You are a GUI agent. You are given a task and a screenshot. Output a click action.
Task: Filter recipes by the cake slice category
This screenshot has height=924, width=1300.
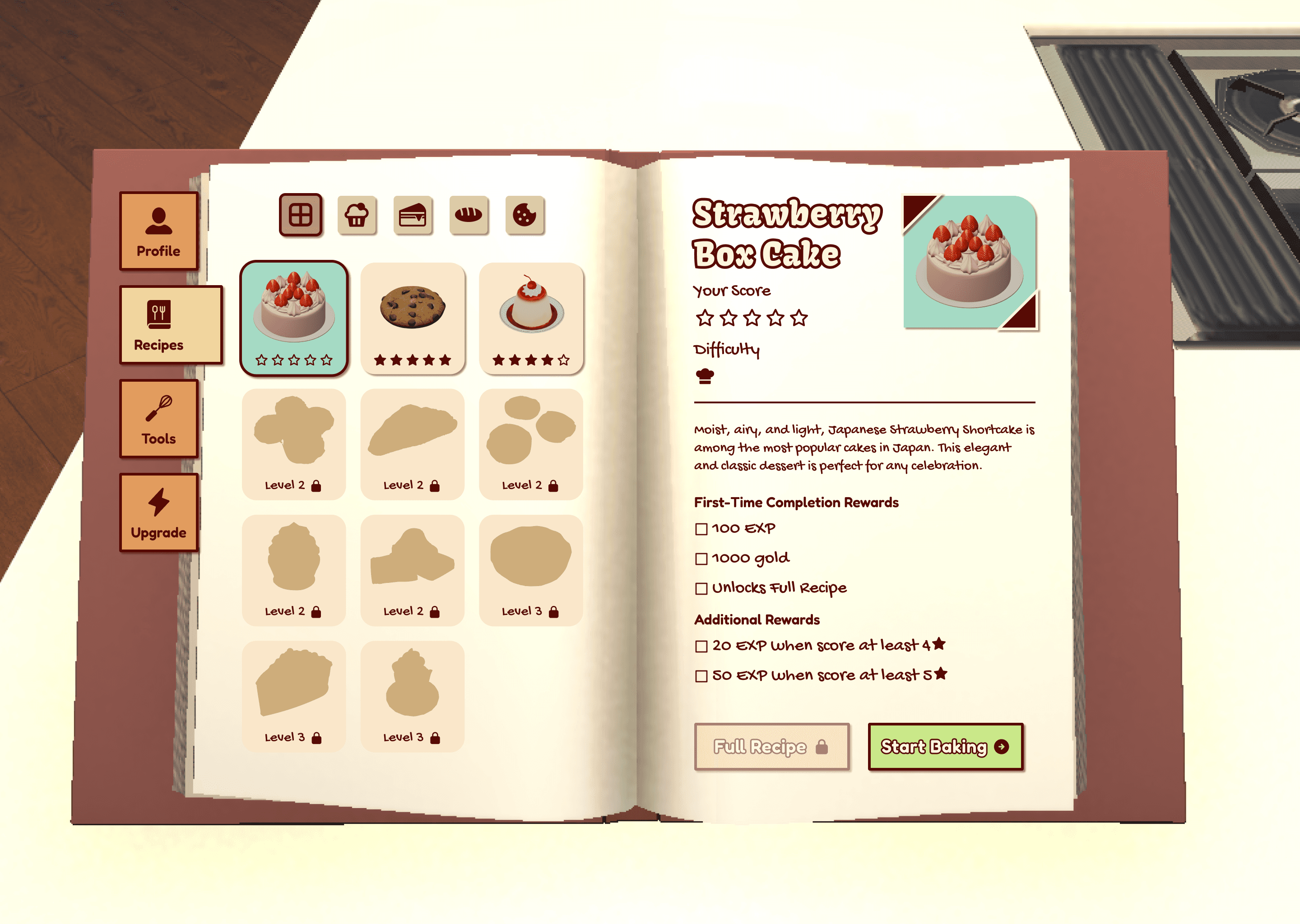[413, 215]
